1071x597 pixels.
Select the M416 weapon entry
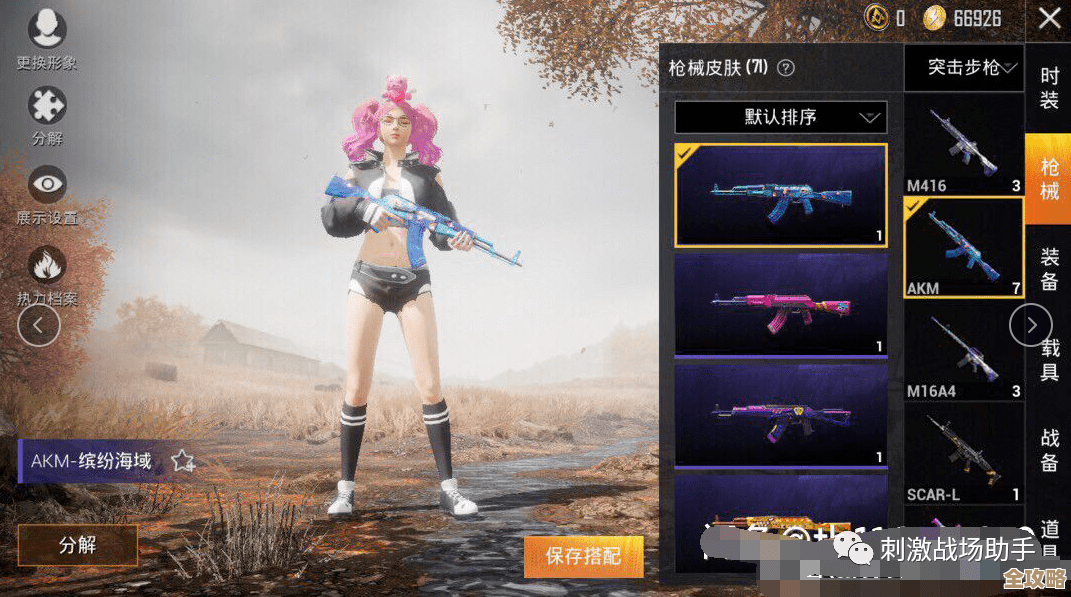964,146
